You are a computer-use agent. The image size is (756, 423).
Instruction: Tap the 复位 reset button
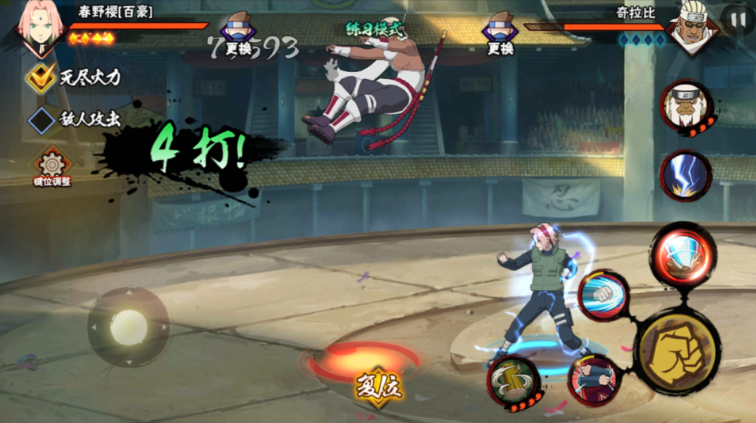(x=378, y=386)
